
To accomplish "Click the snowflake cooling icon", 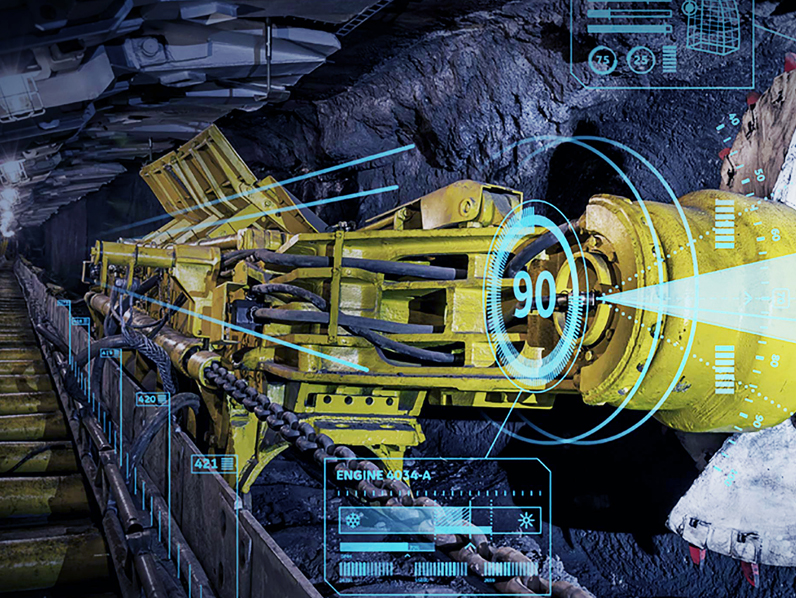I will click(352, 520).
